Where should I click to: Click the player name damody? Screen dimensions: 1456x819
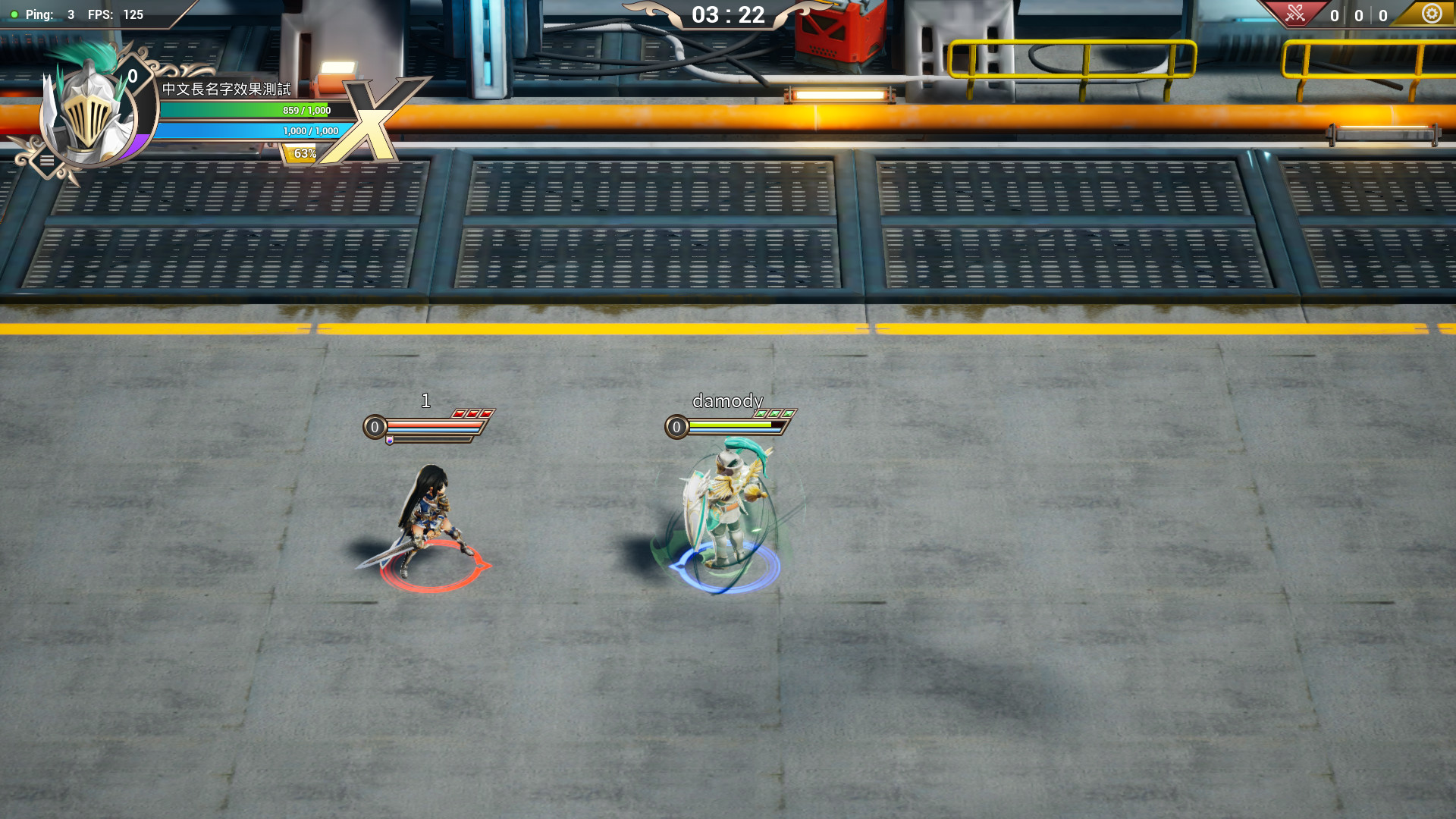click(x=727, y=401)
